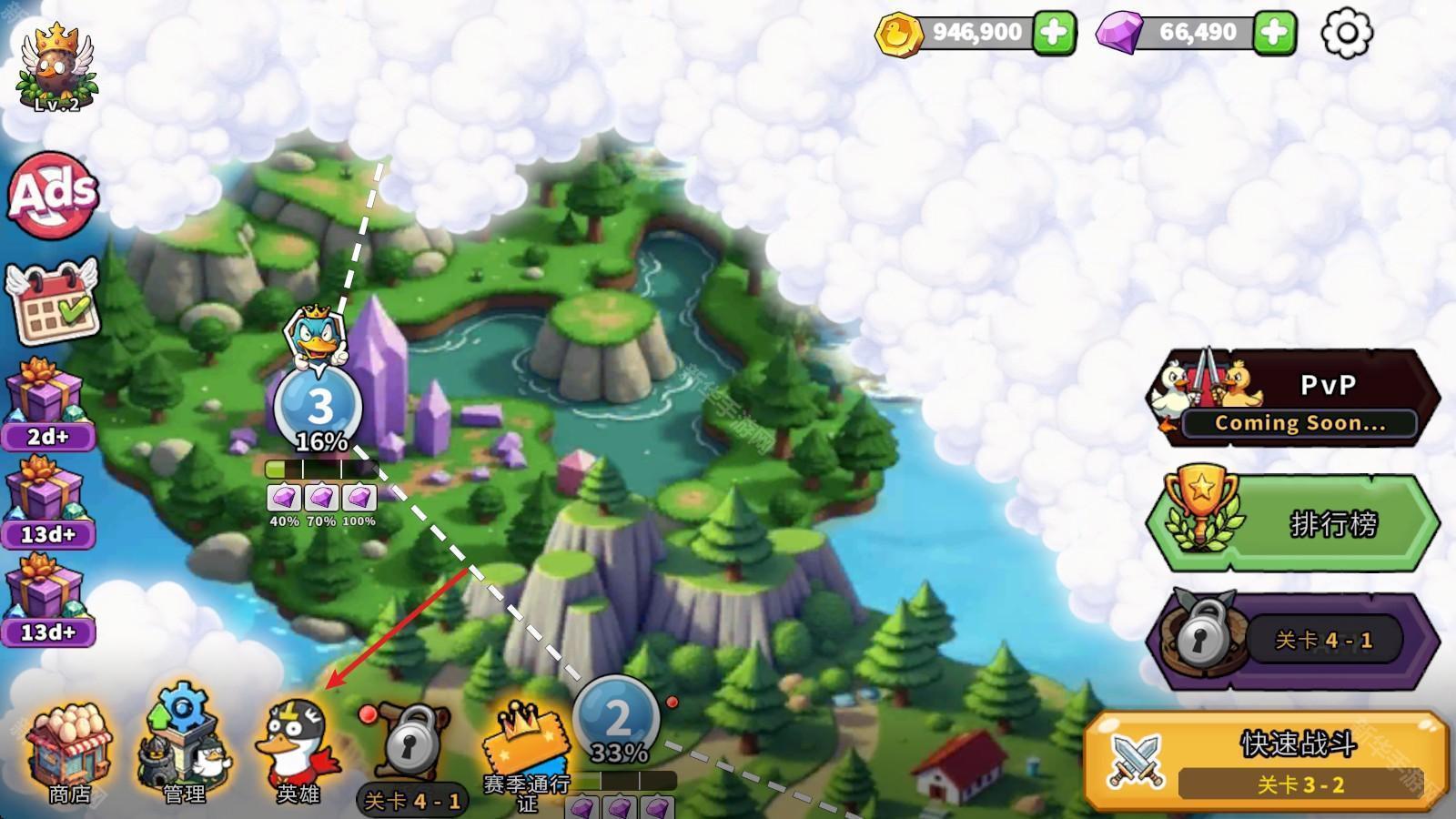Select the PvP Coming Soon banner

pyautogui.click(x=1292, y=399)
